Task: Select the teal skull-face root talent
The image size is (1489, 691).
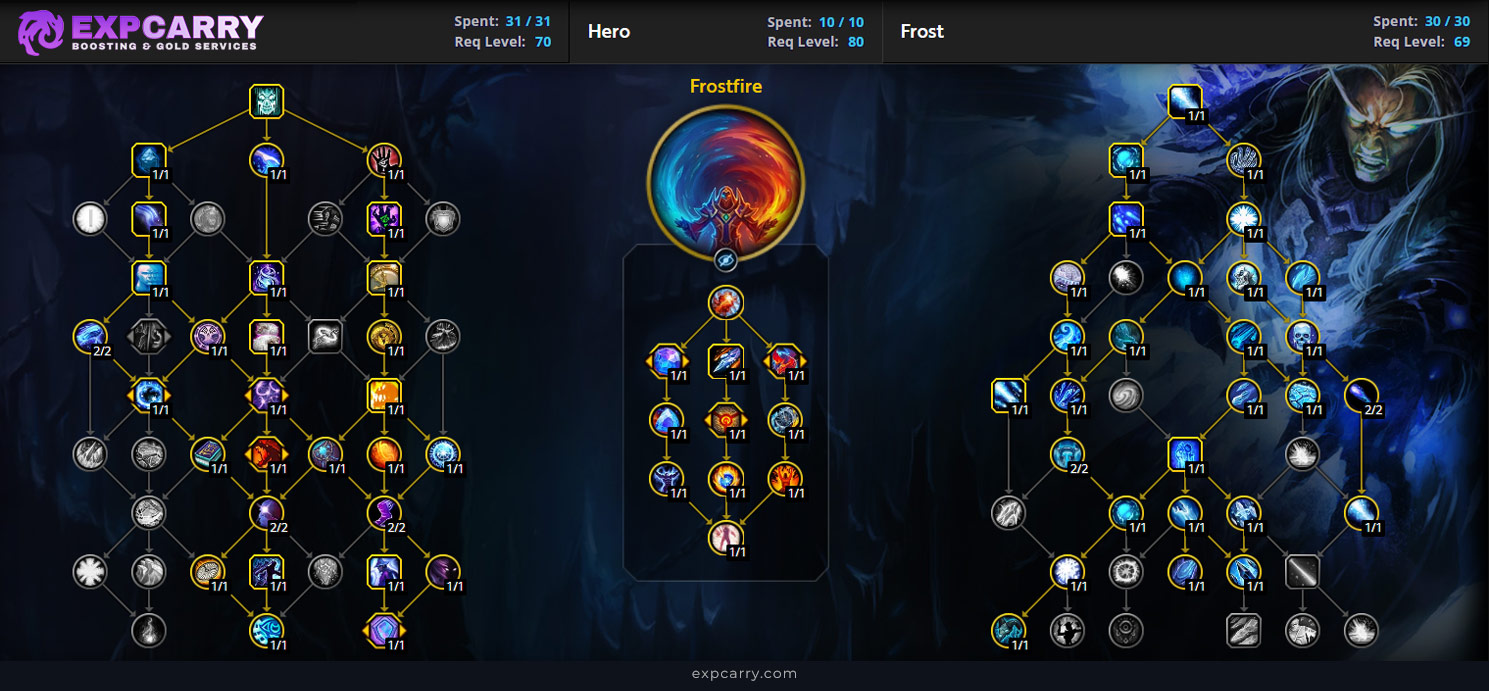Action: 267,101
